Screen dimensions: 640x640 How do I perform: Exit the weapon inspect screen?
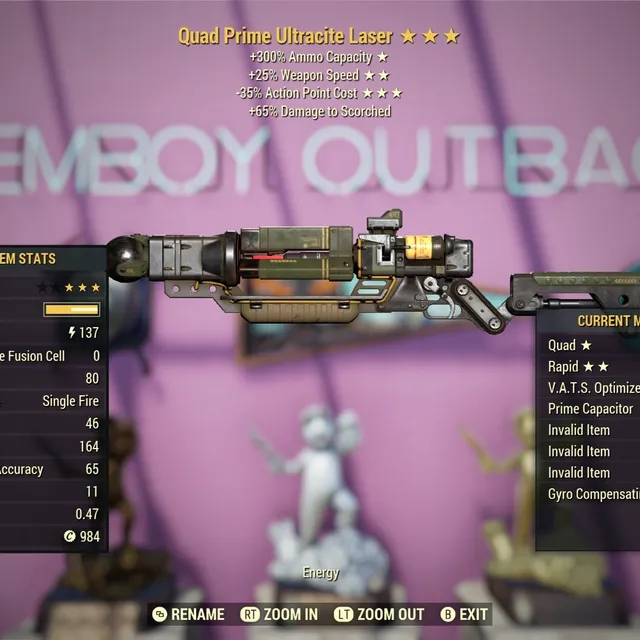coord(464,614)
